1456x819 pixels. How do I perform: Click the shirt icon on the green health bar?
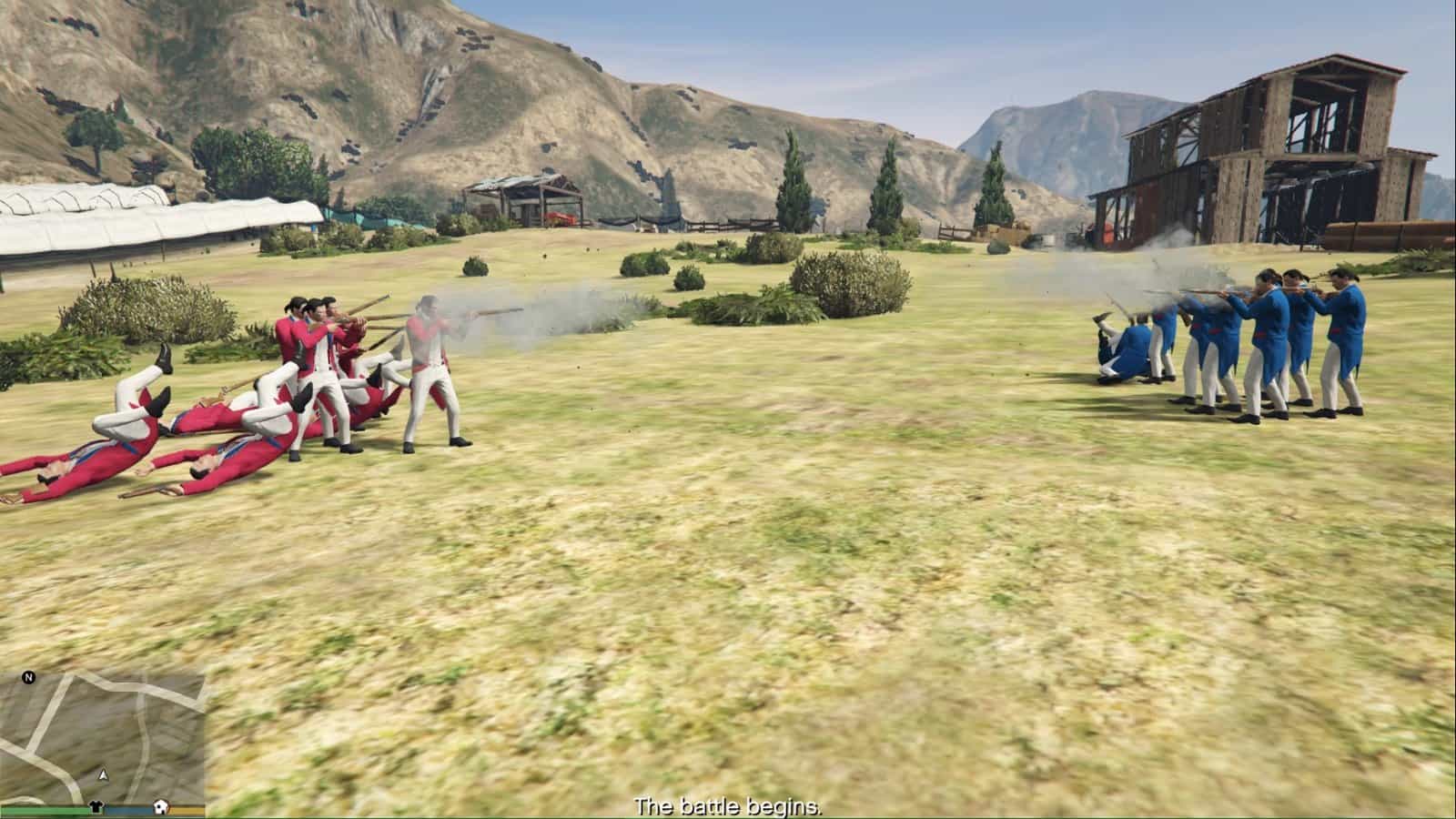96,807
